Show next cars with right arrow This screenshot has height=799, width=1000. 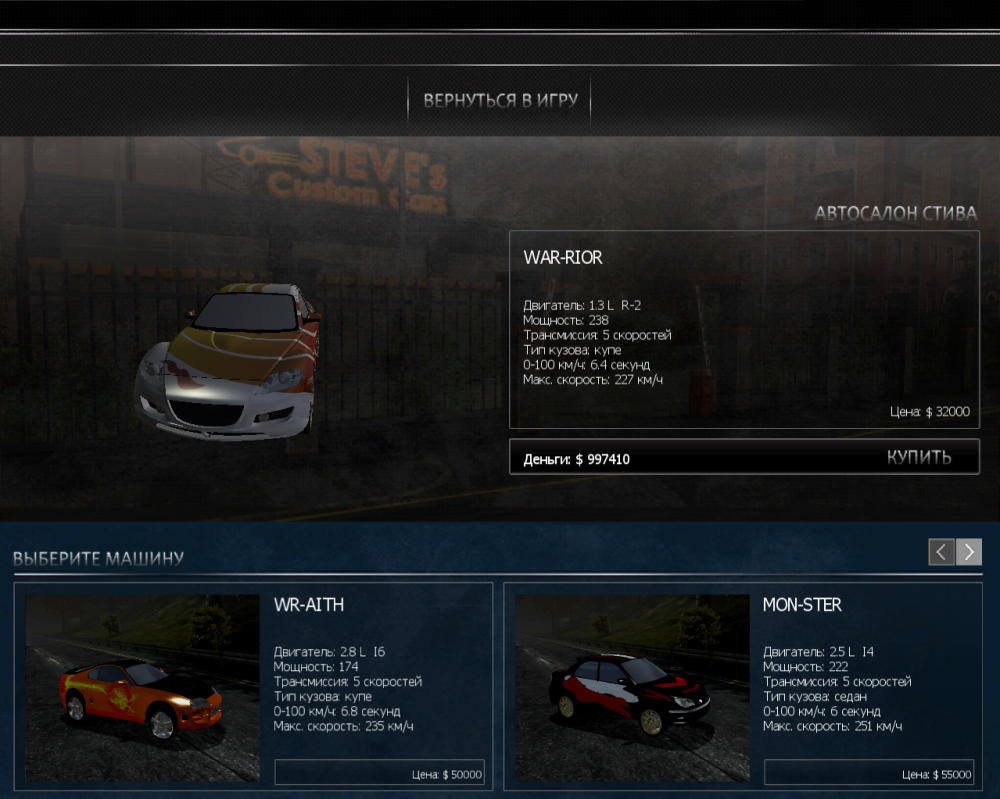click(x=969, y=552)
